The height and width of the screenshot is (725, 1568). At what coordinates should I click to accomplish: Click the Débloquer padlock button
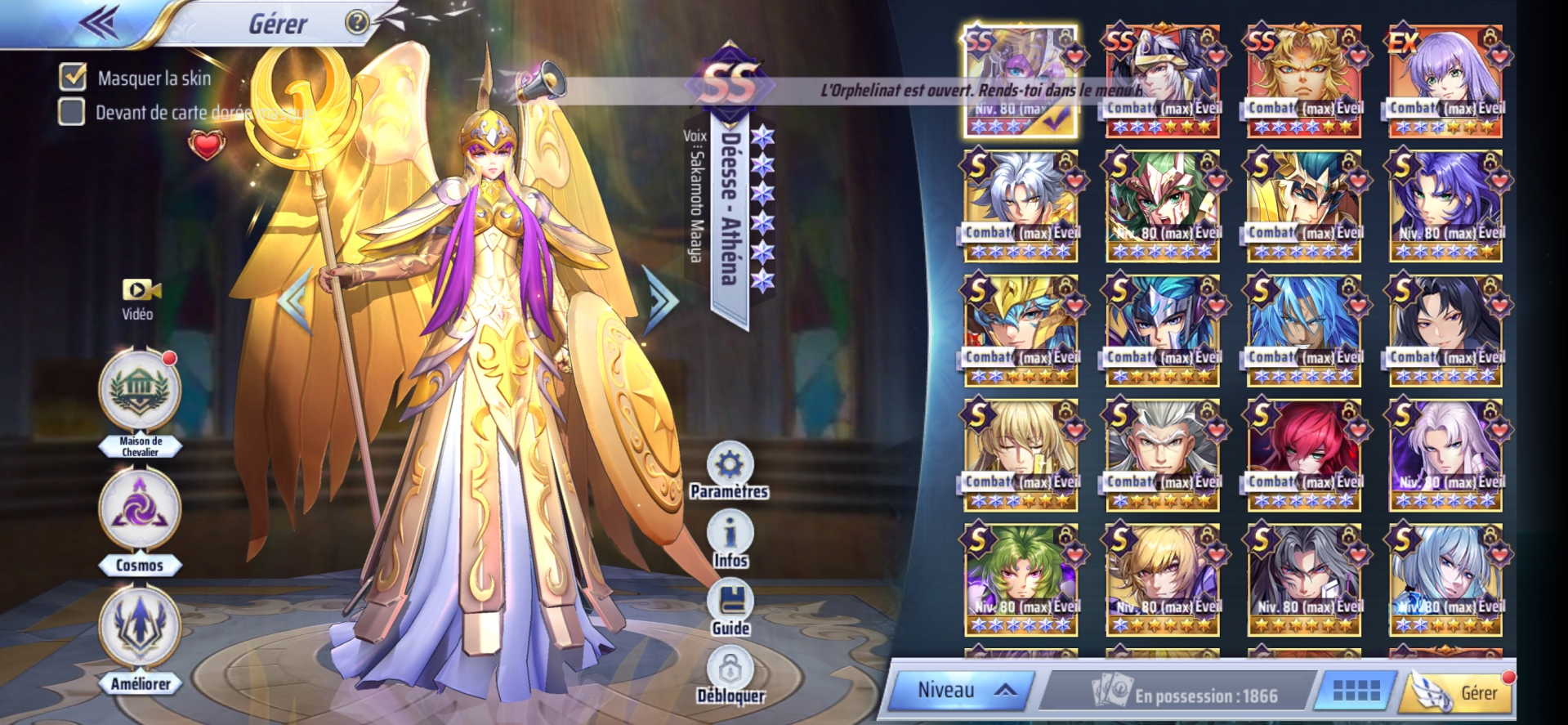[x=730, y=670]
